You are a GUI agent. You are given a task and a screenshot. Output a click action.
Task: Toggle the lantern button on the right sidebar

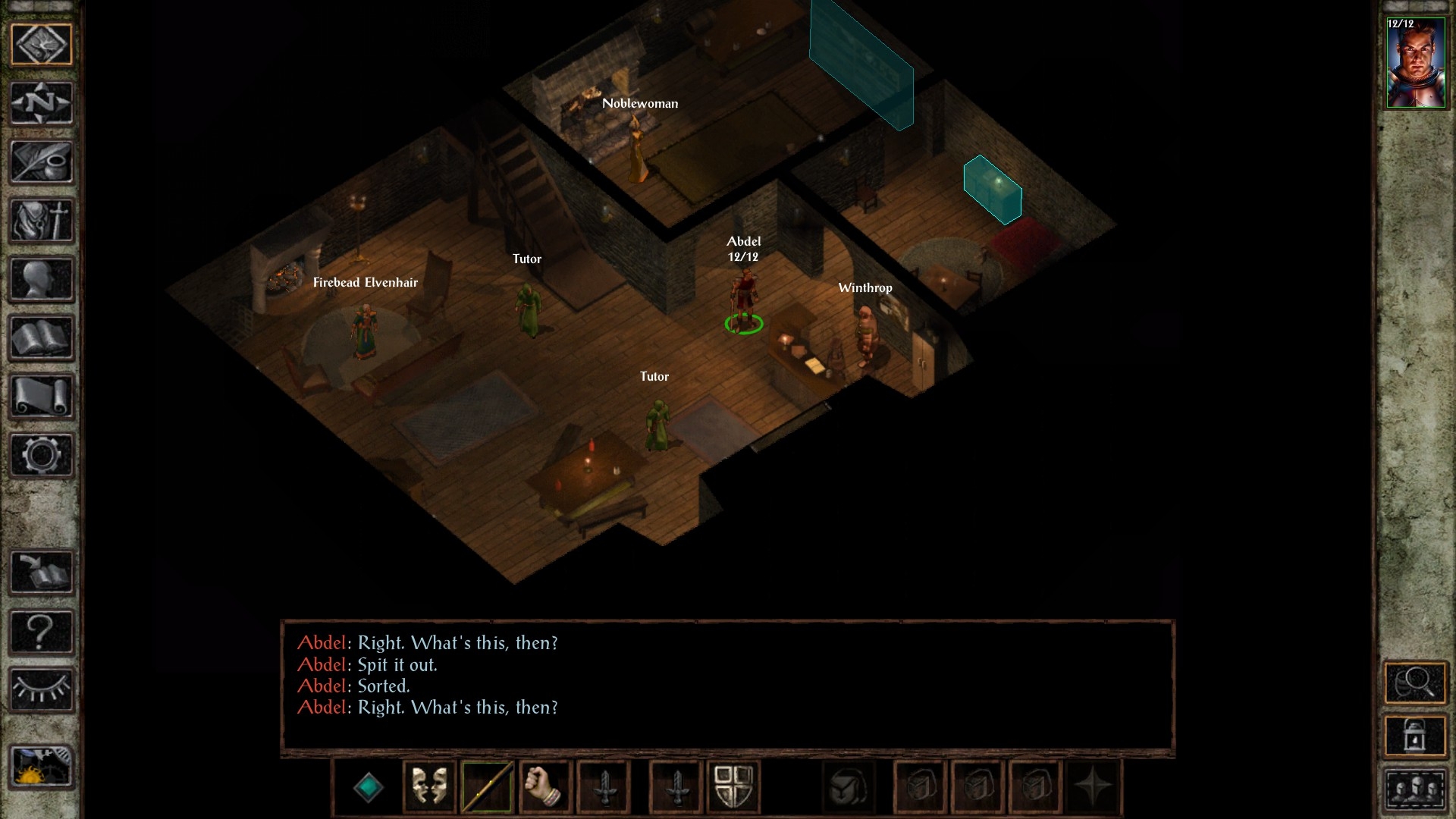tap(1415, 735)
